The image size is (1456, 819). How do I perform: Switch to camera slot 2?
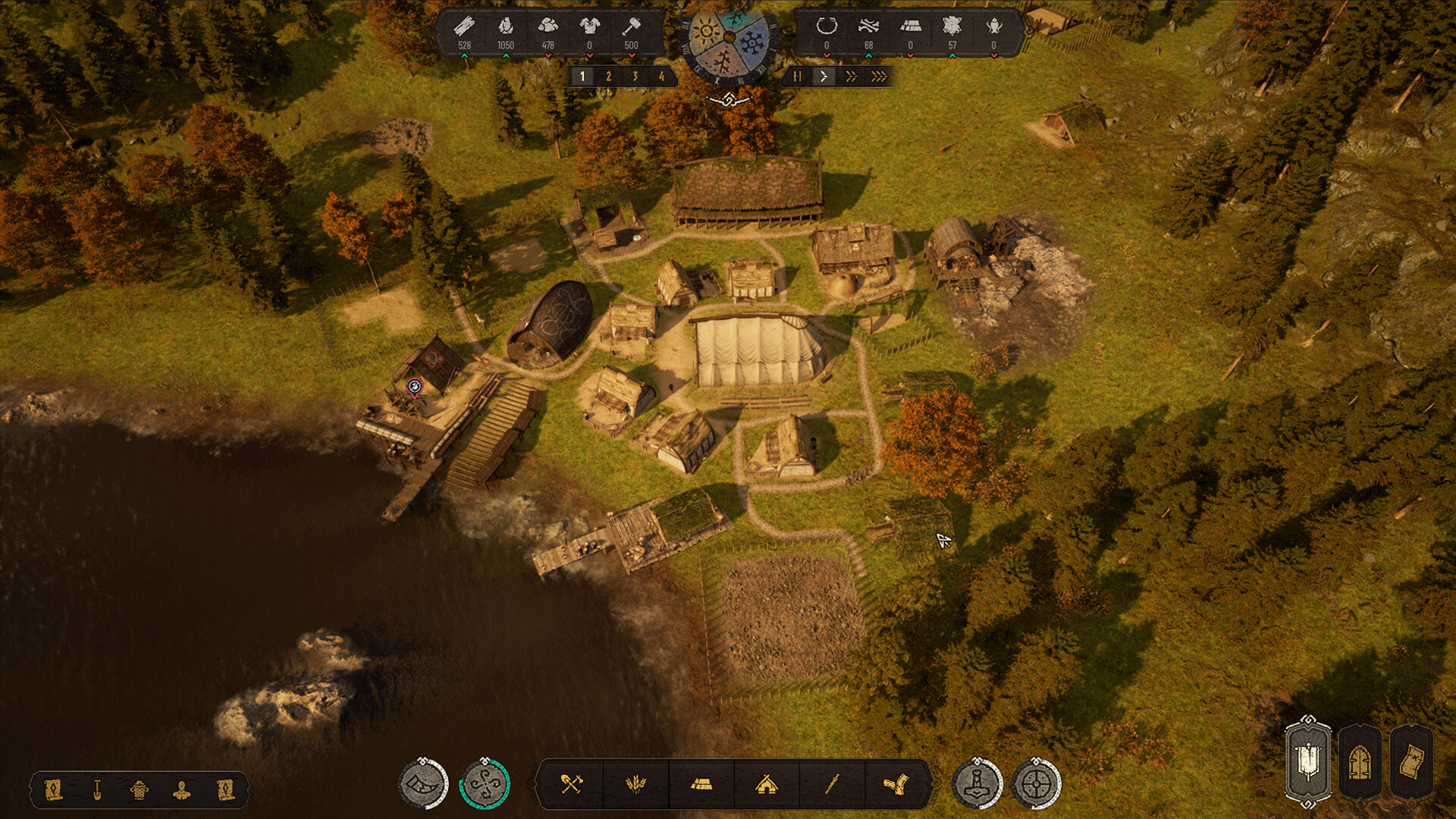click(x=610, y=76)
